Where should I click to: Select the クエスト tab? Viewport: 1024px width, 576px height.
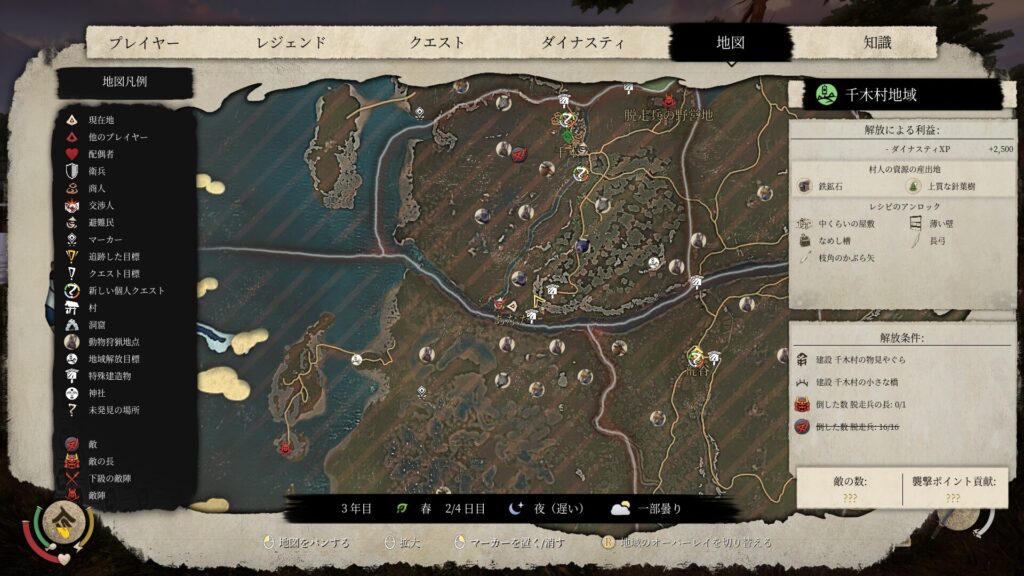point(437,43)
